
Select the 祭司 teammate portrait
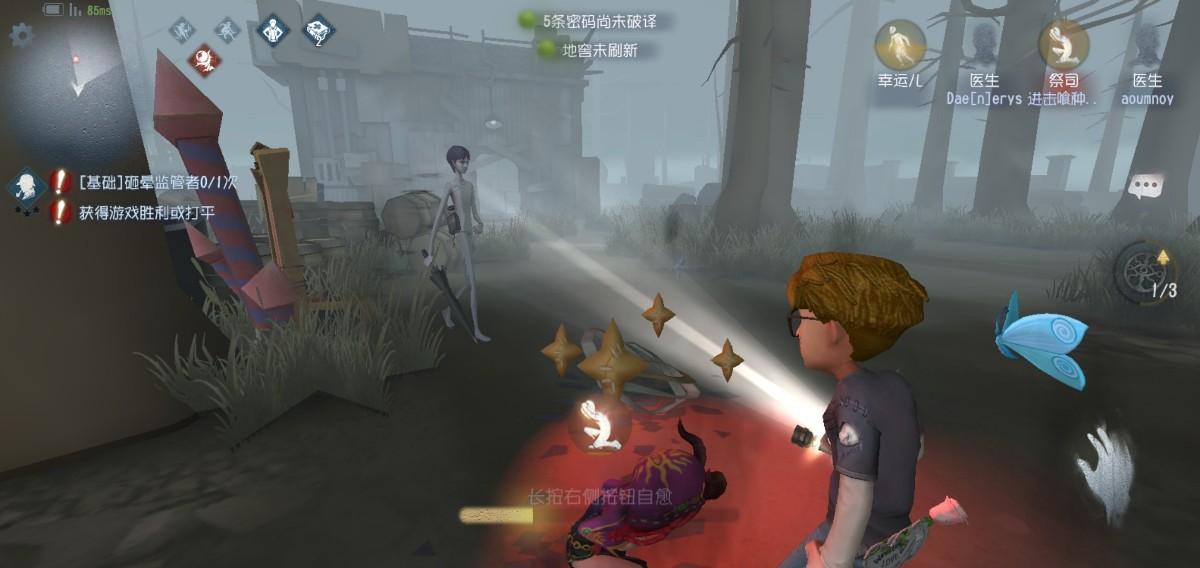click(x=1063, y=46)
